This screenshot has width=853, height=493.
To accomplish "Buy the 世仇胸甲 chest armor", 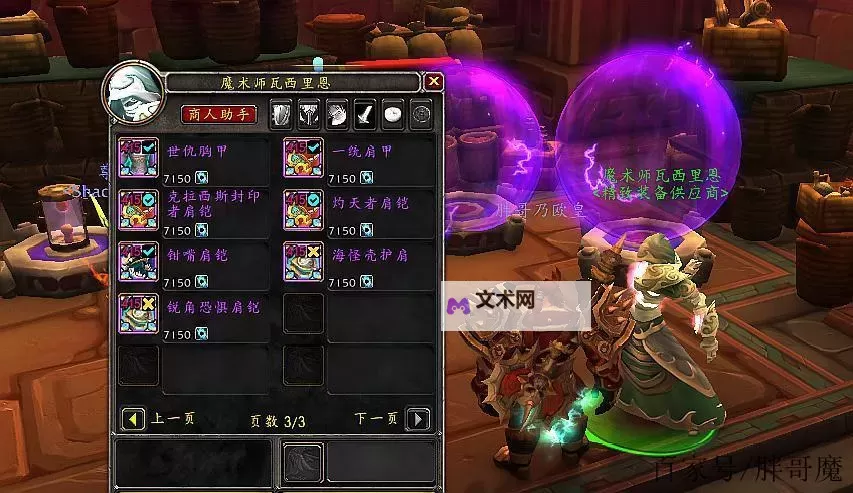I will 136,158.
